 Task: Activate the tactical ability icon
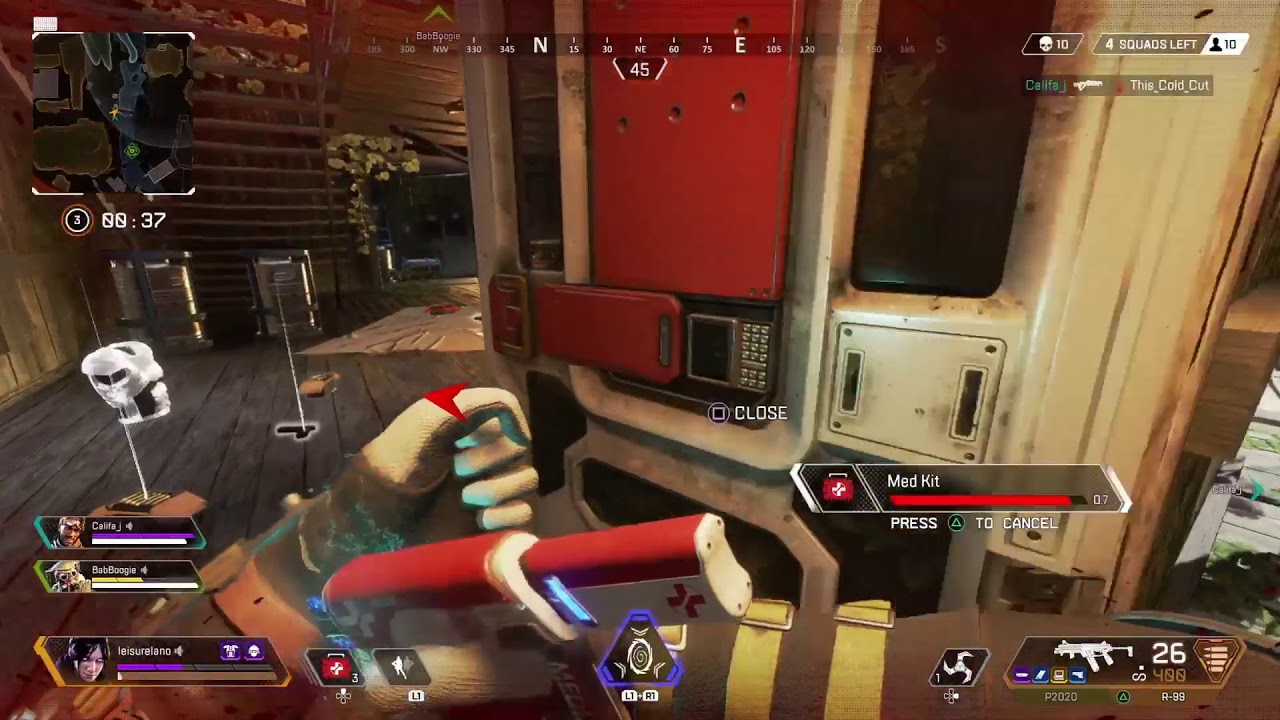coord(402,667)
